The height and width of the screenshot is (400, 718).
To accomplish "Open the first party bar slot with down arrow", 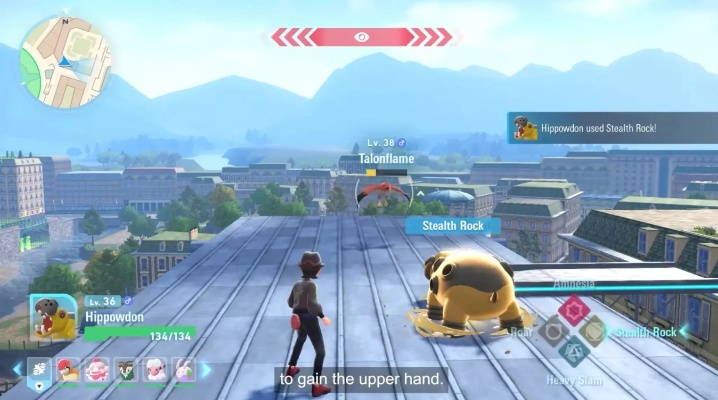I will coord(40,371).
